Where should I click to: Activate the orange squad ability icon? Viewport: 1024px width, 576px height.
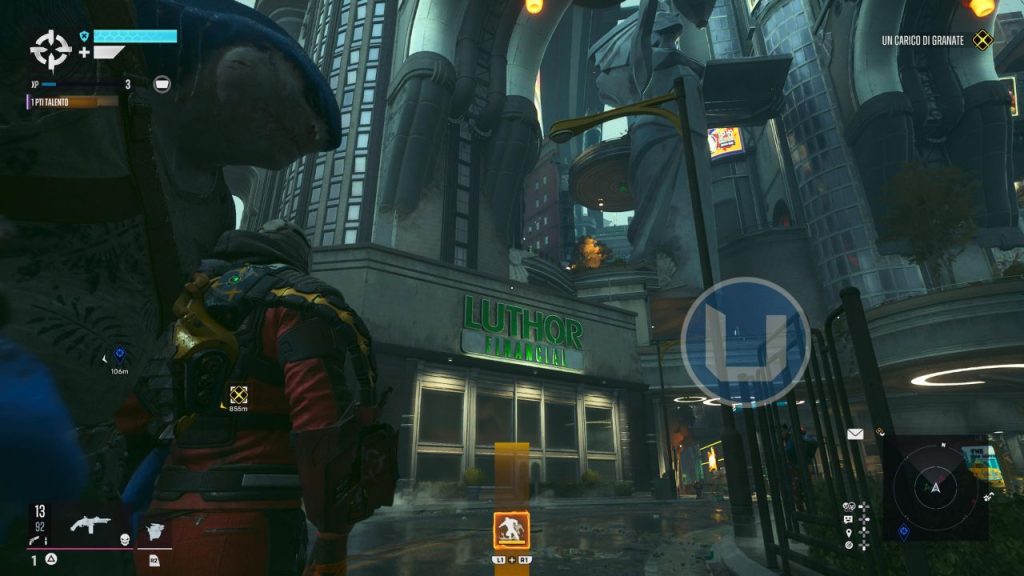coord(511,530)
